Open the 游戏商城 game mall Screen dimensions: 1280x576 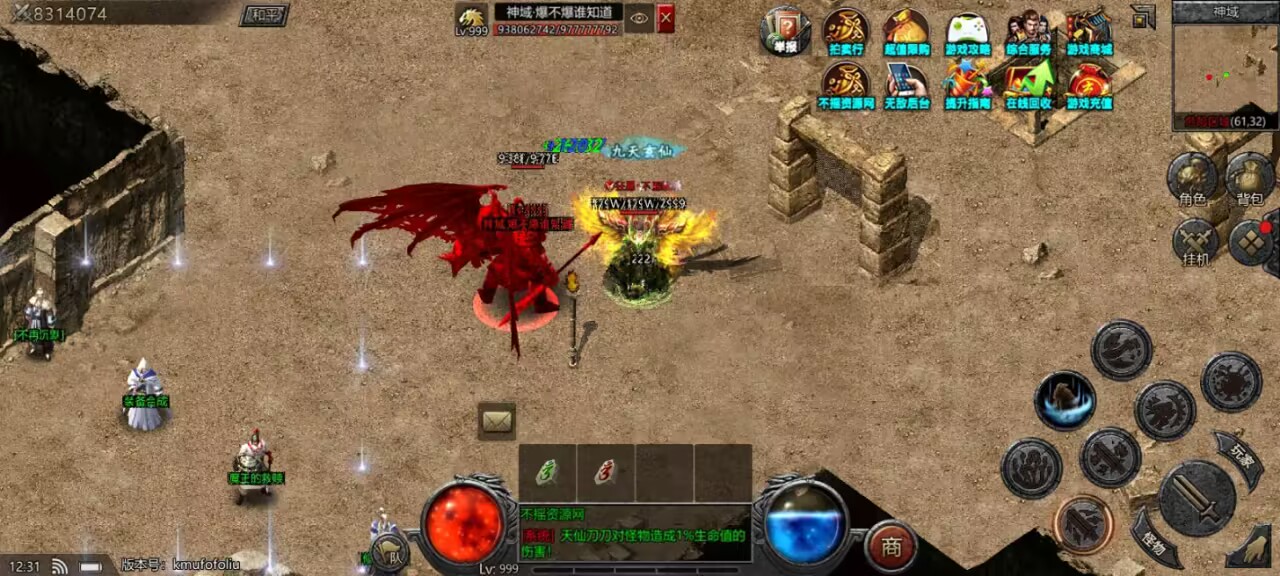pyautogui.click(x=1089, y=32)
